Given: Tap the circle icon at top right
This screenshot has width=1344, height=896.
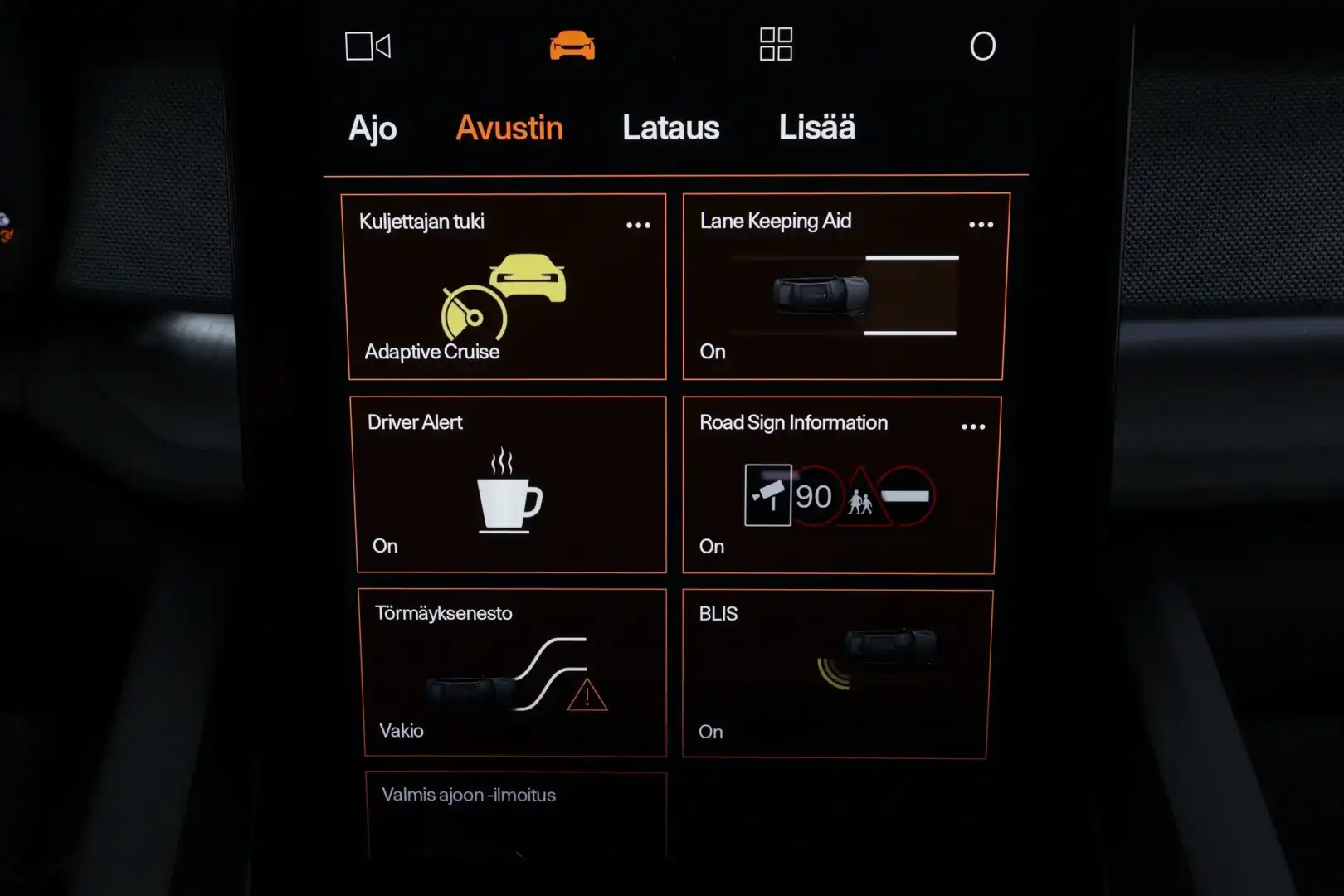Looking at the screenshot, I should 983,46.
